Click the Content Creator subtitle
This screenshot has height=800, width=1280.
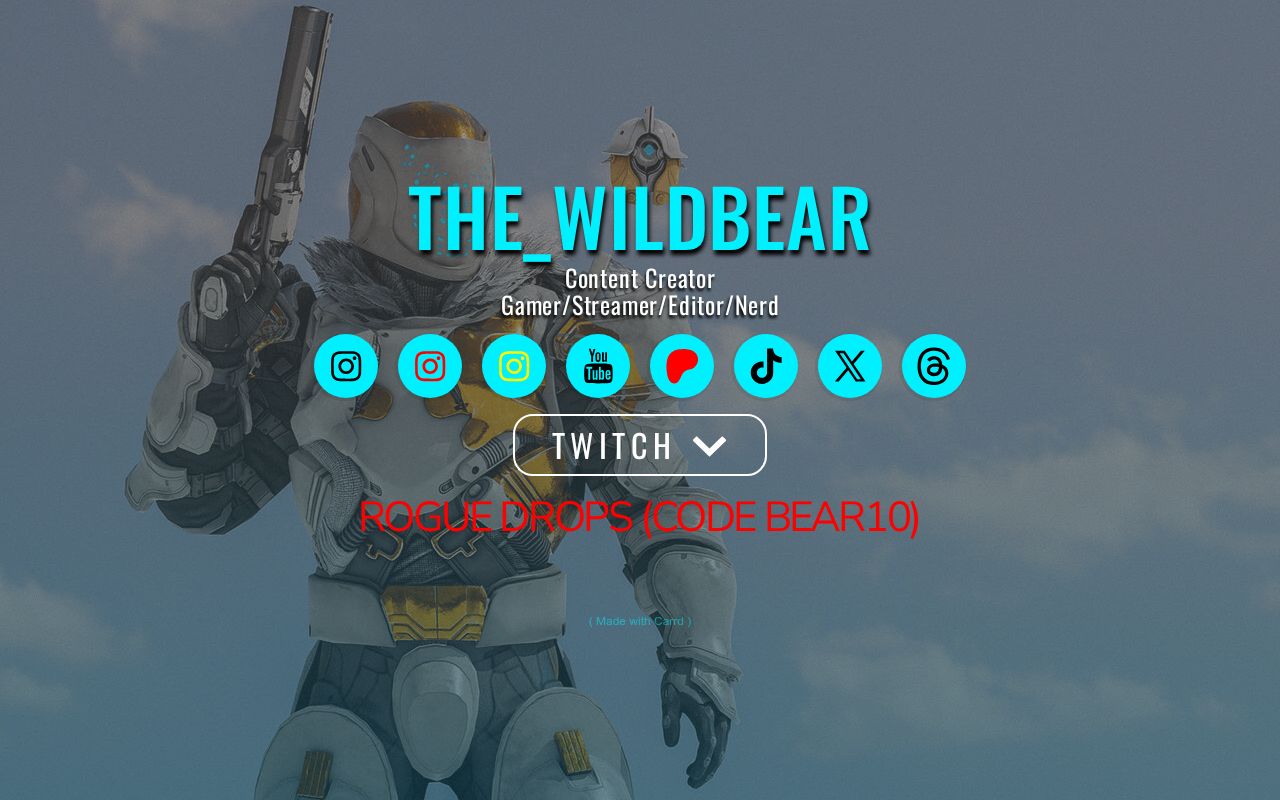click(639, 279)
